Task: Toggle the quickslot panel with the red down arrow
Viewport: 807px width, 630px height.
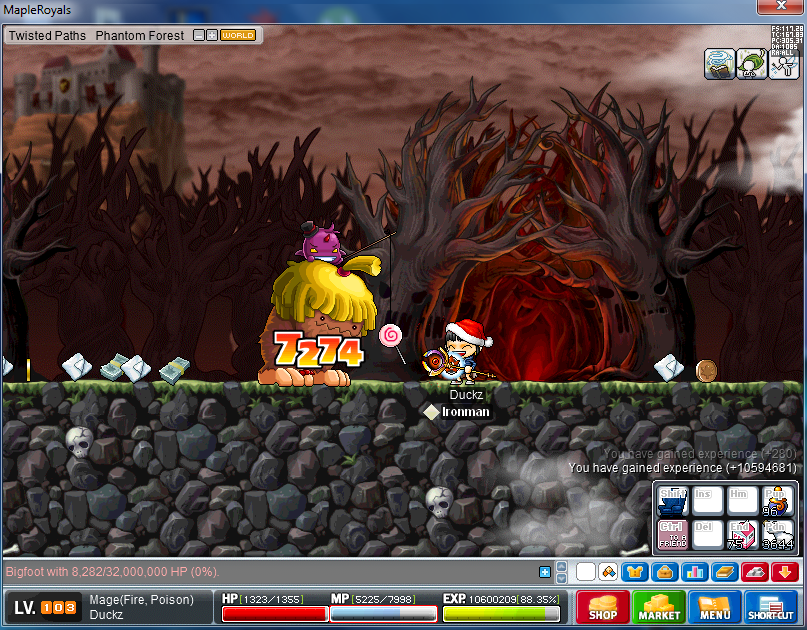Action: click(x=783, y=572)
